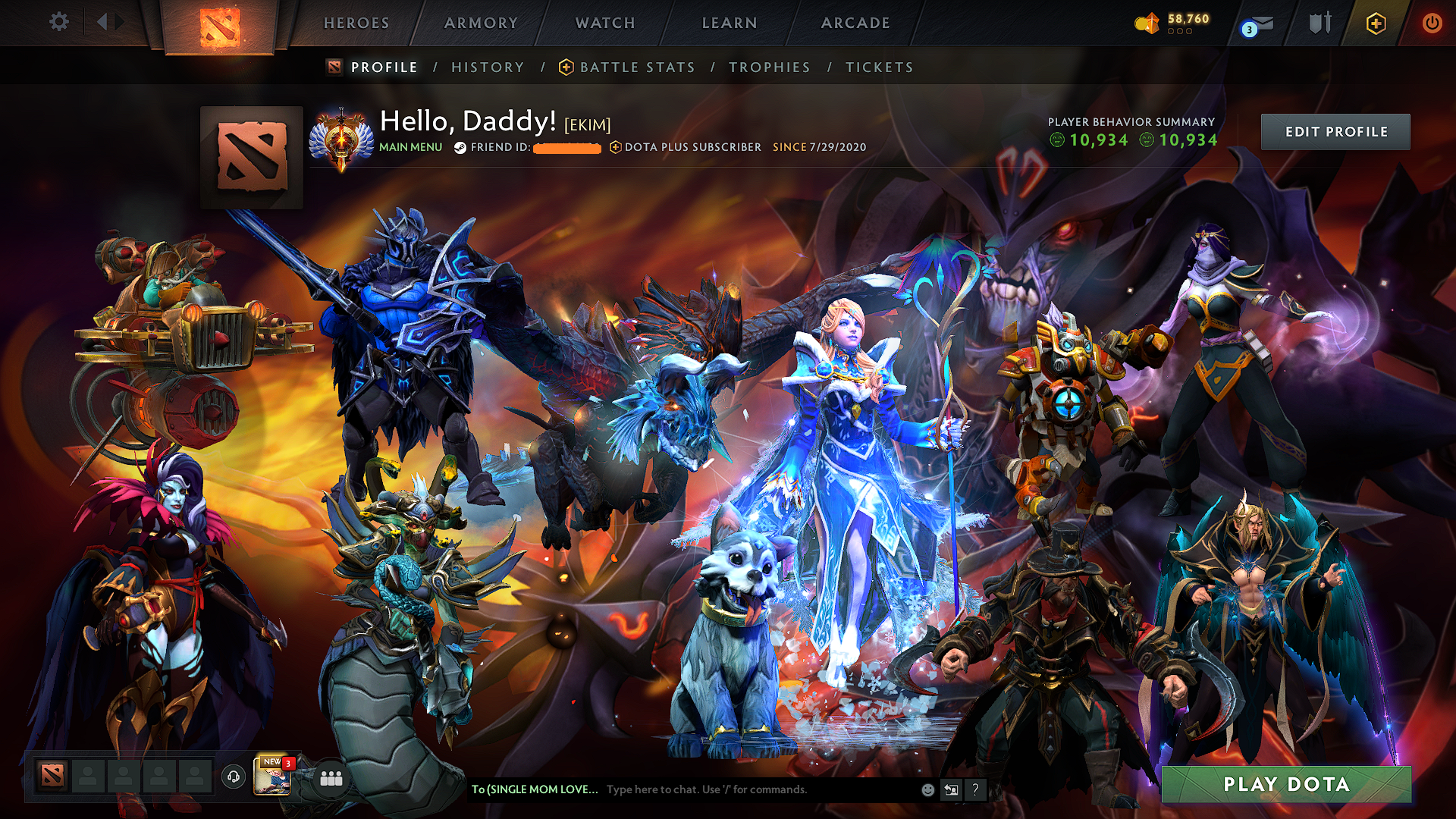Open the MAIN MENU selector under the player name
Viewport: 1456px width, 819px height.
click(x=410, y=147)
